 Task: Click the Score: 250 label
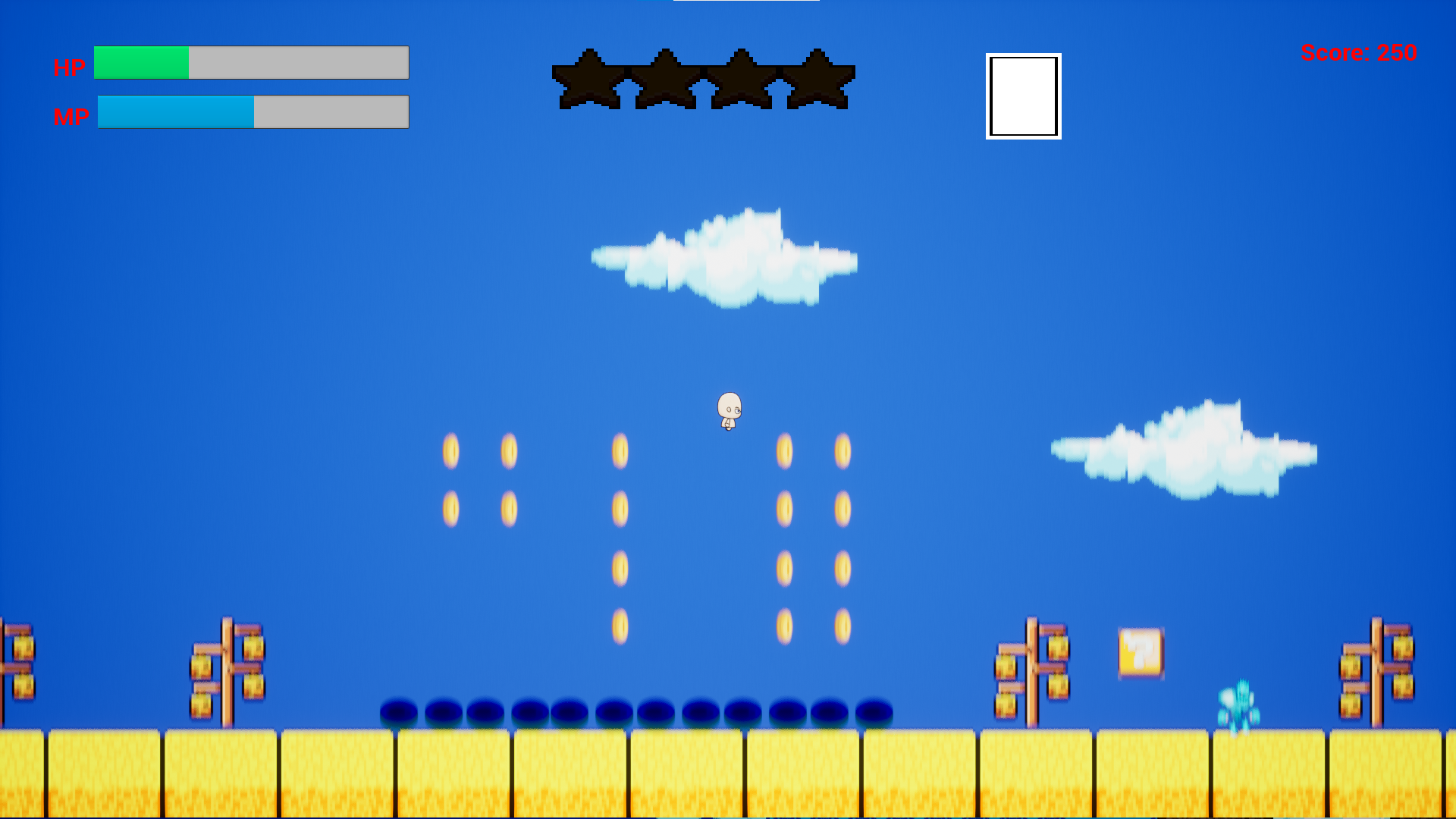pyautogui.click(x=1360, y=53)
